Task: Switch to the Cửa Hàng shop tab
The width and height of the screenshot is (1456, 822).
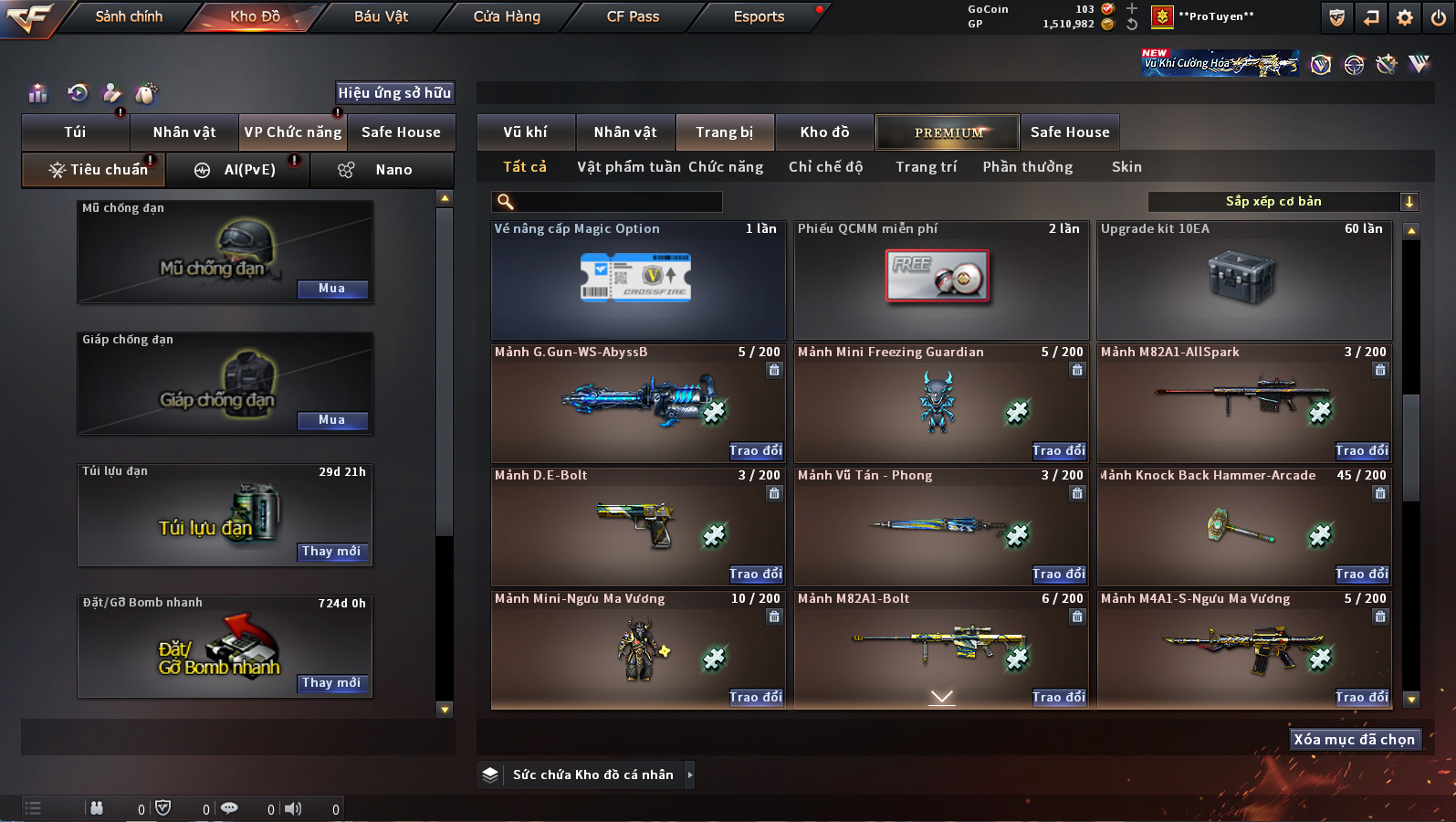Action: [x=507, y=16]
